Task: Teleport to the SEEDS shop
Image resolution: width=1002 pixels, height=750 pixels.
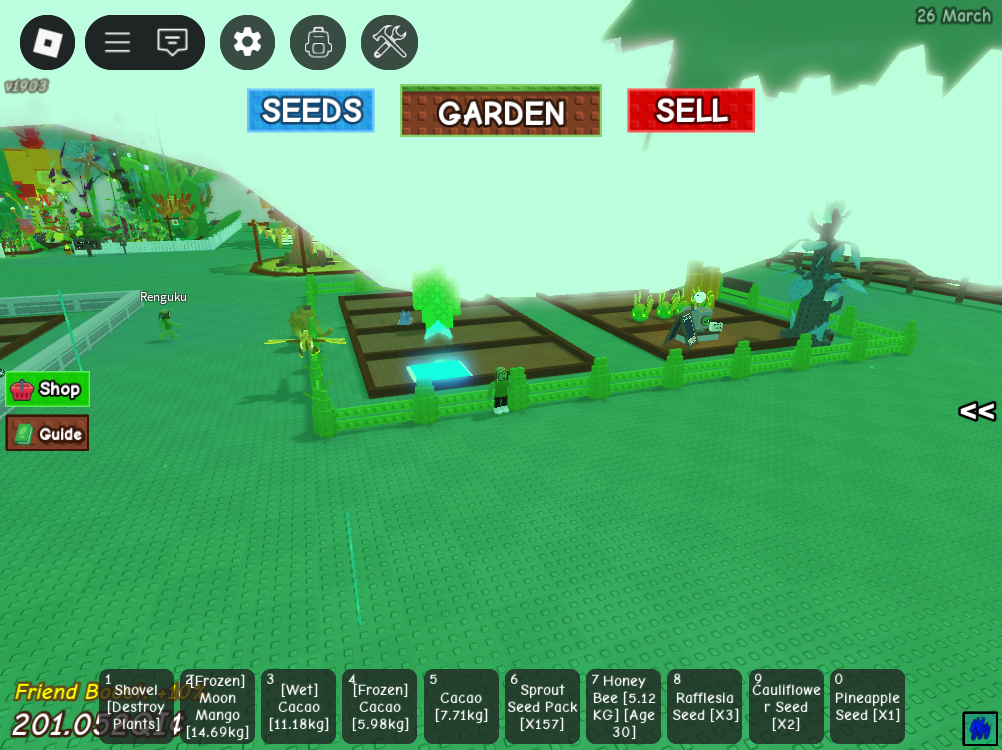Action: pyautogui.click(x=311, y=110)
